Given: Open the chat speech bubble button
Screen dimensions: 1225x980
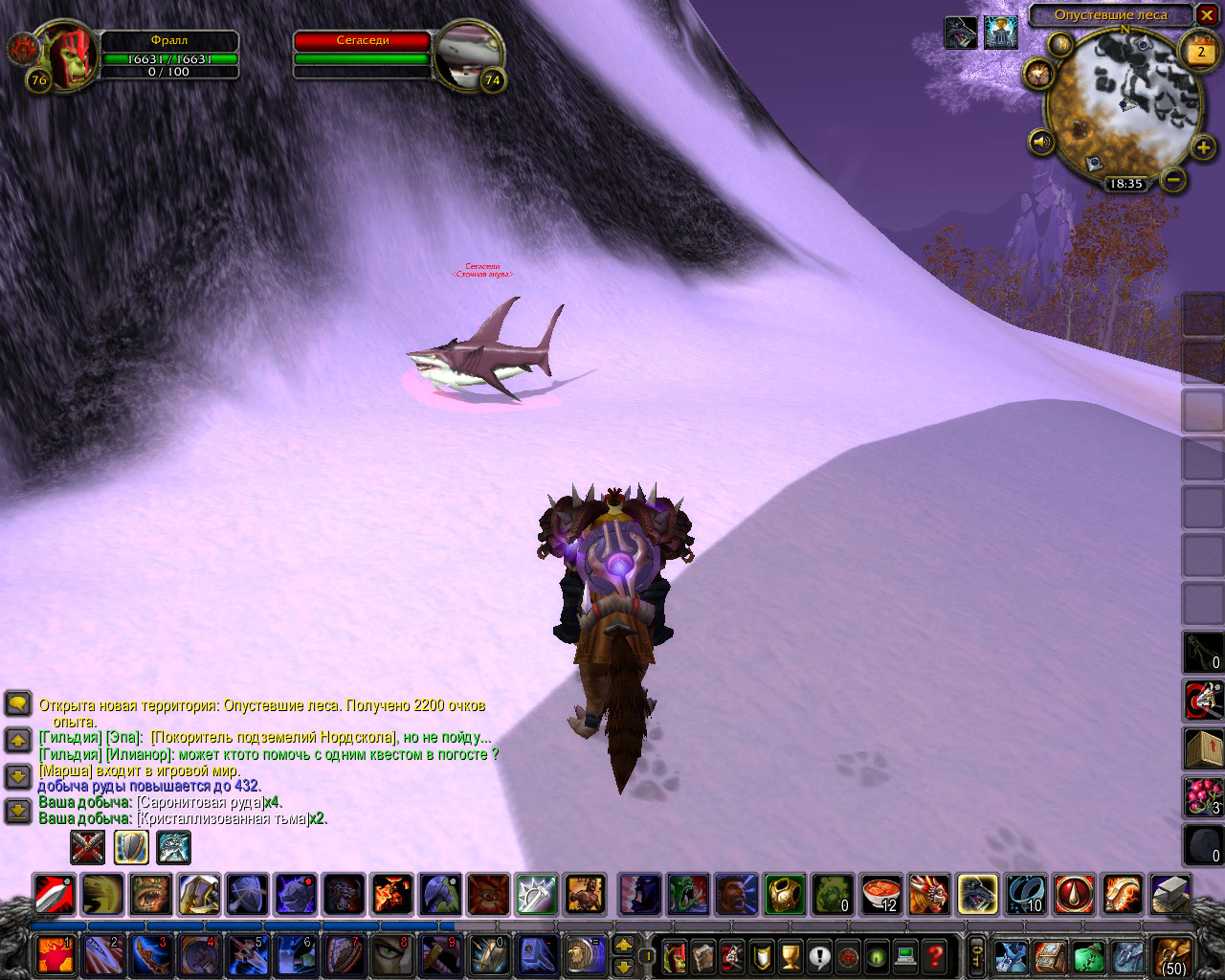Looking at the screenshot, I should (x=18, y=705).
